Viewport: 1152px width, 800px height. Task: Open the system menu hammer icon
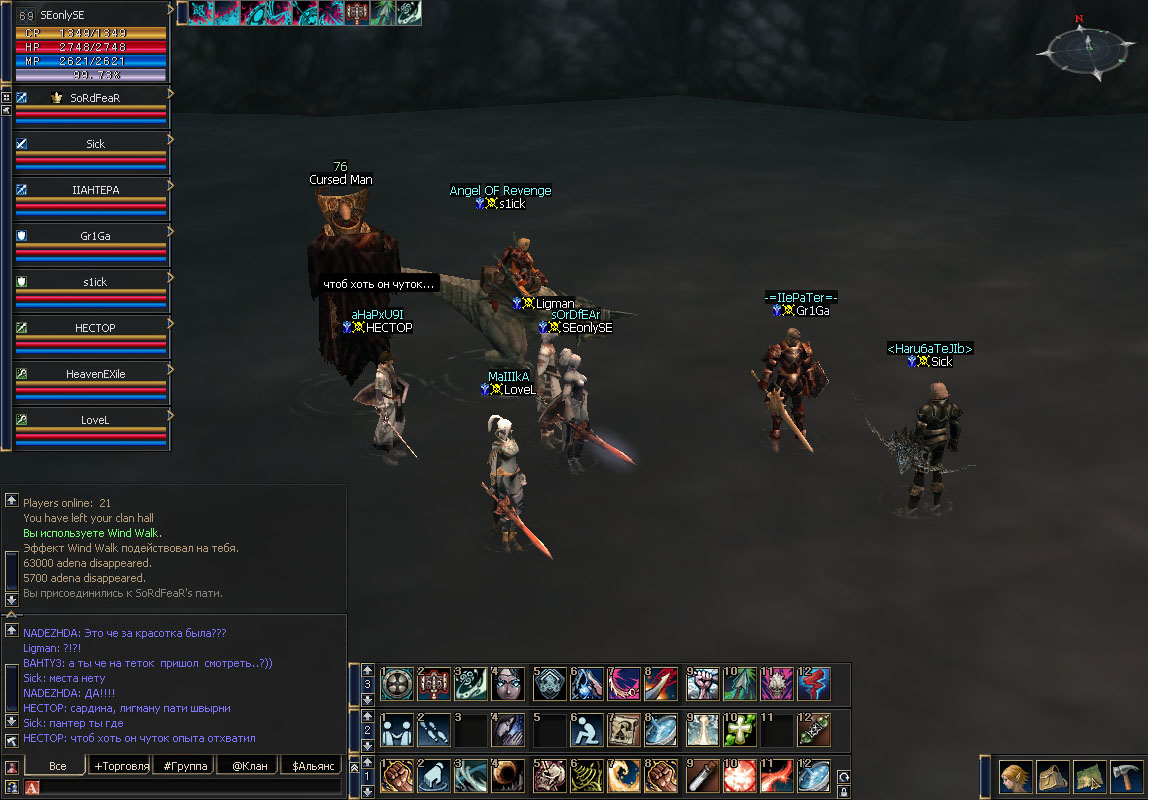tap(1126, 776)
